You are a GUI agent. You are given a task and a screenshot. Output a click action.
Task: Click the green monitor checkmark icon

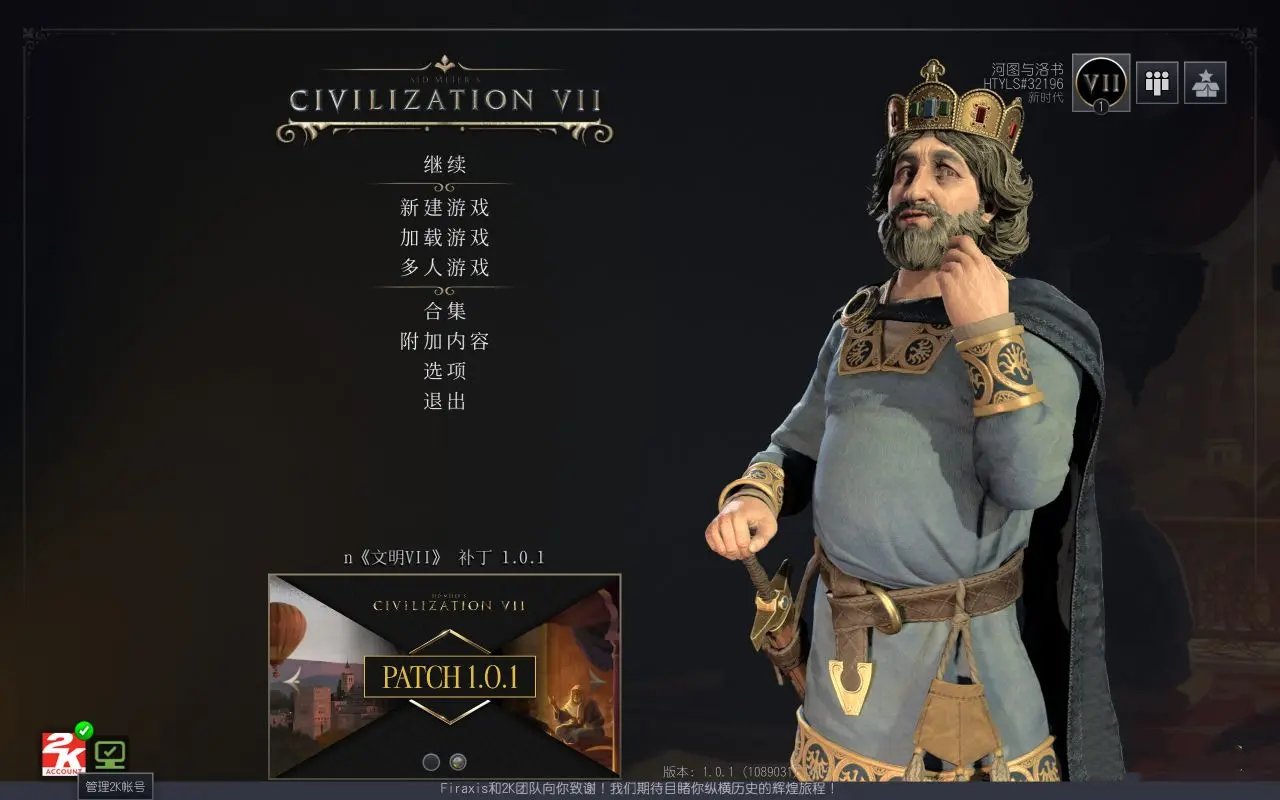[x=110, y=752]
